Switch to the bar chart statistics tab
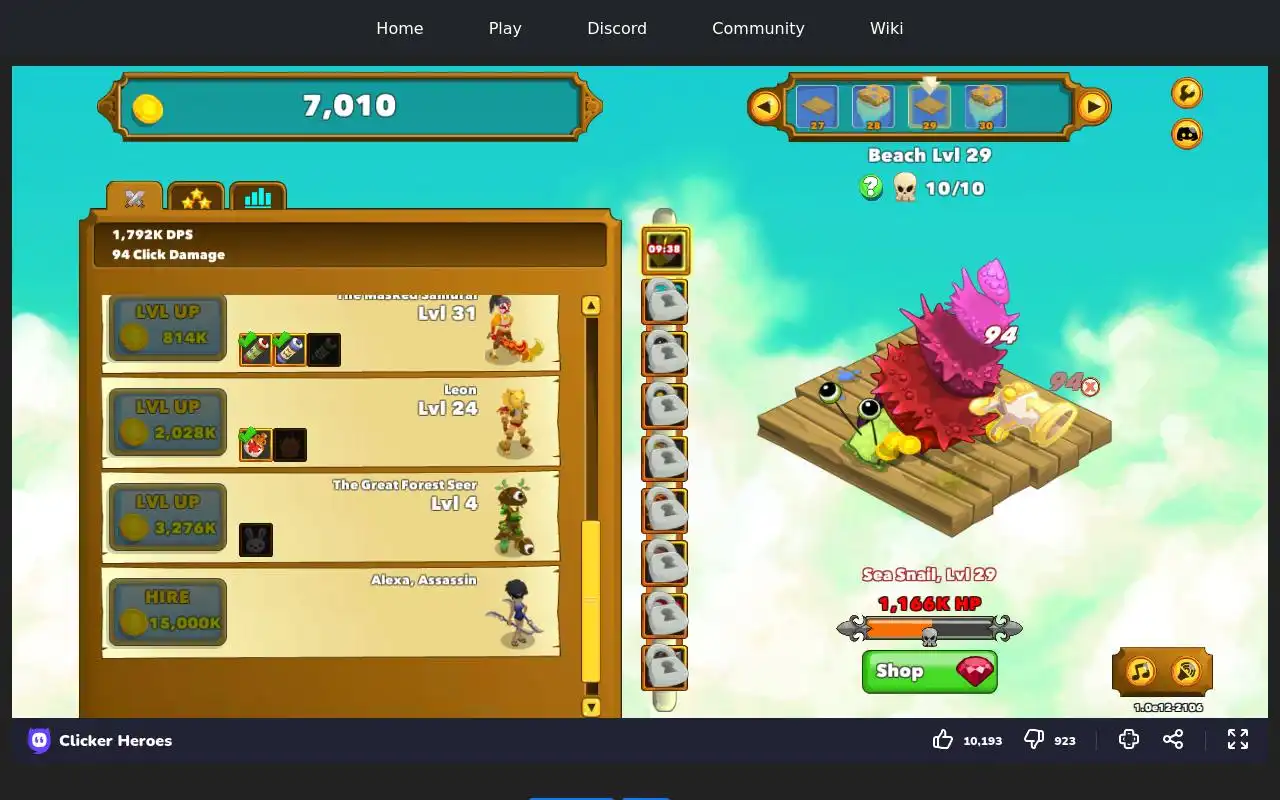Screen dimensions: 1280x800 pyautogui.click(x=258, y=198)
